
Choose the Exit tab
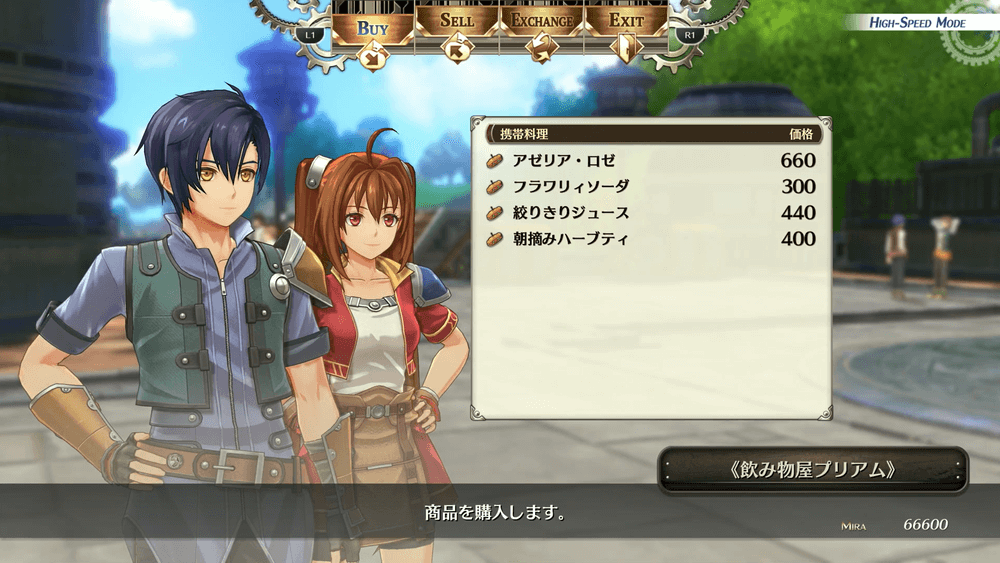click(626, 22)
